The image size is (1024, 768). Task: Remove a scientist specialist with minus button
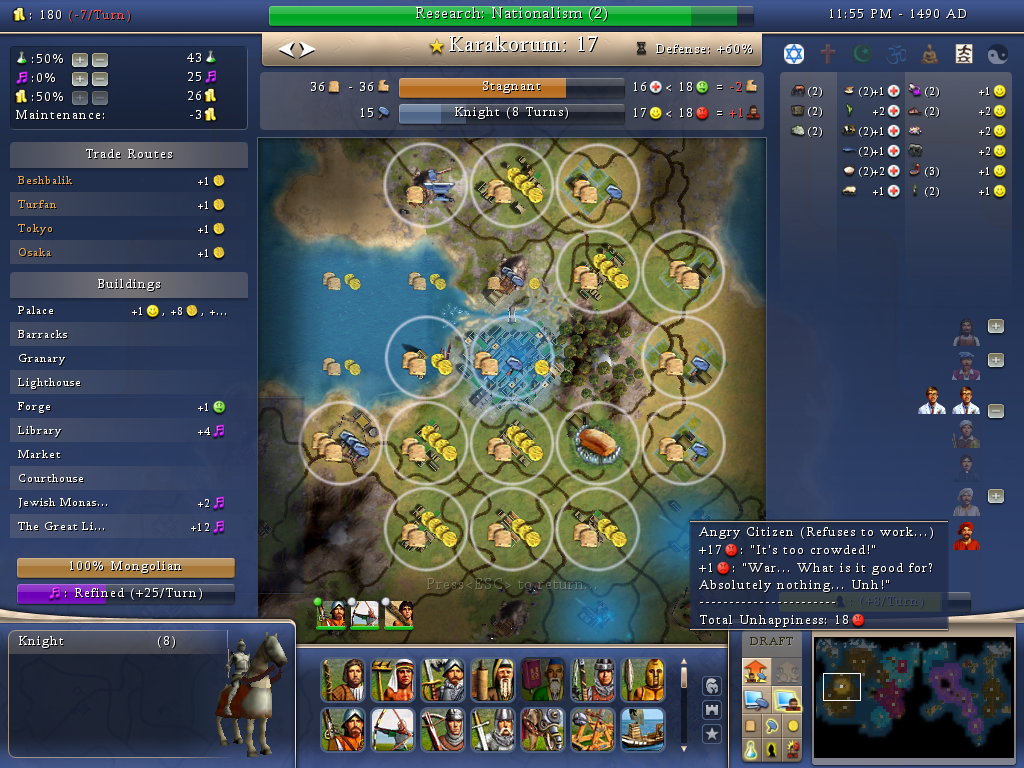[995, 411]
